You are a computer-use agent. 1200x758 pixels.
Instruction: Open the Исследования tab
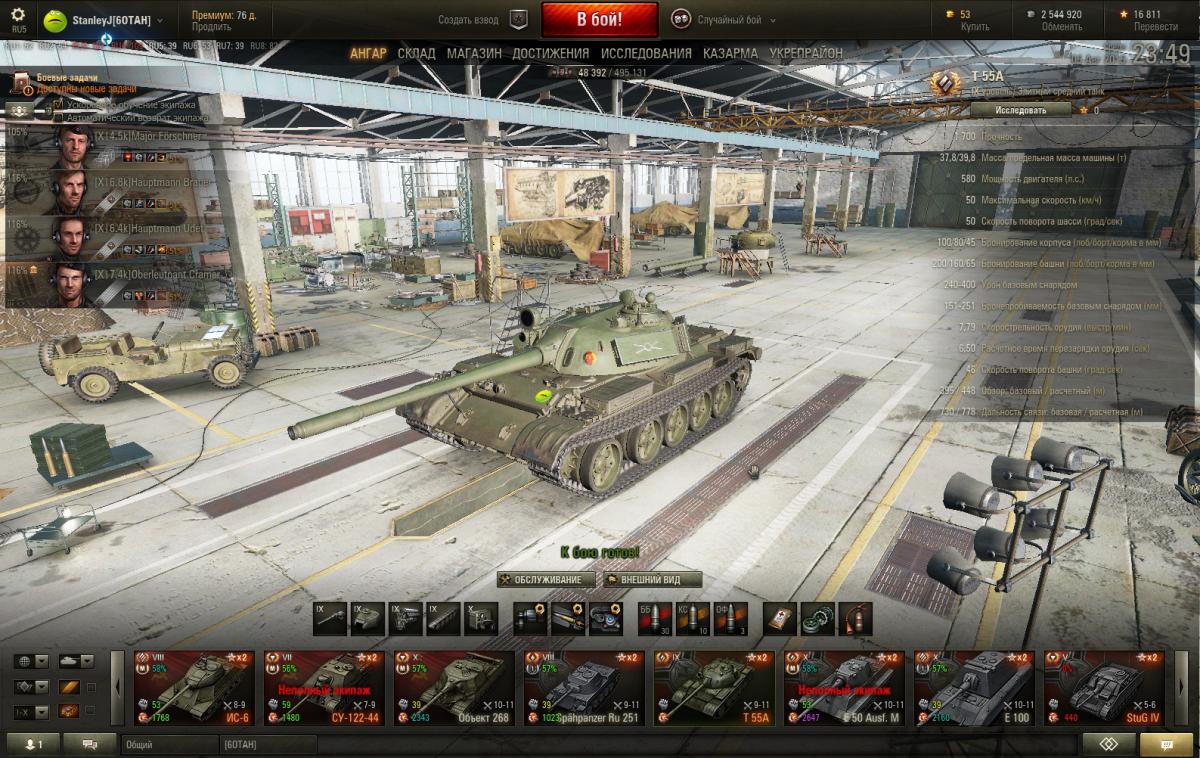coord(644,53)
